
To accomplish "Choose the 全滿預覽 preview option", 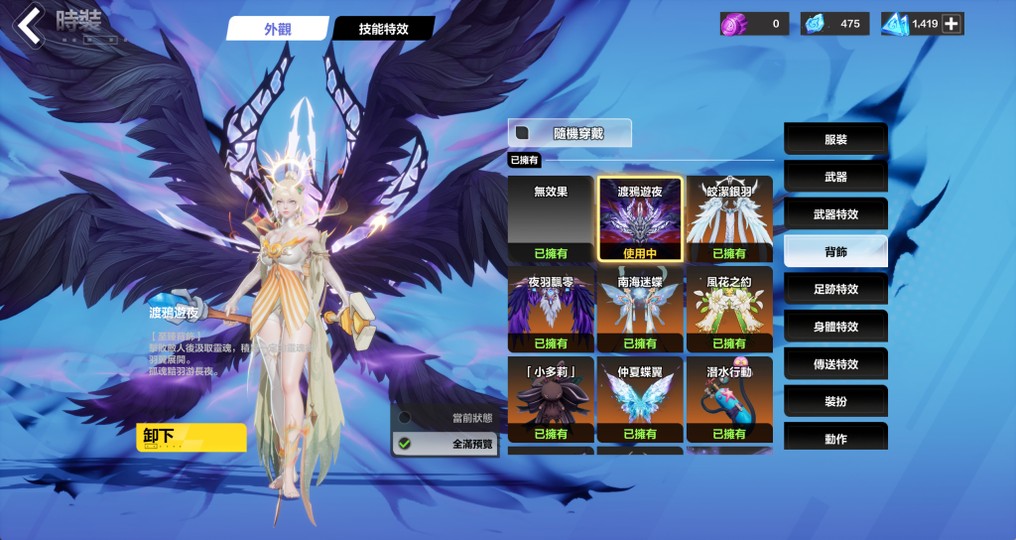I will (444, 443).
